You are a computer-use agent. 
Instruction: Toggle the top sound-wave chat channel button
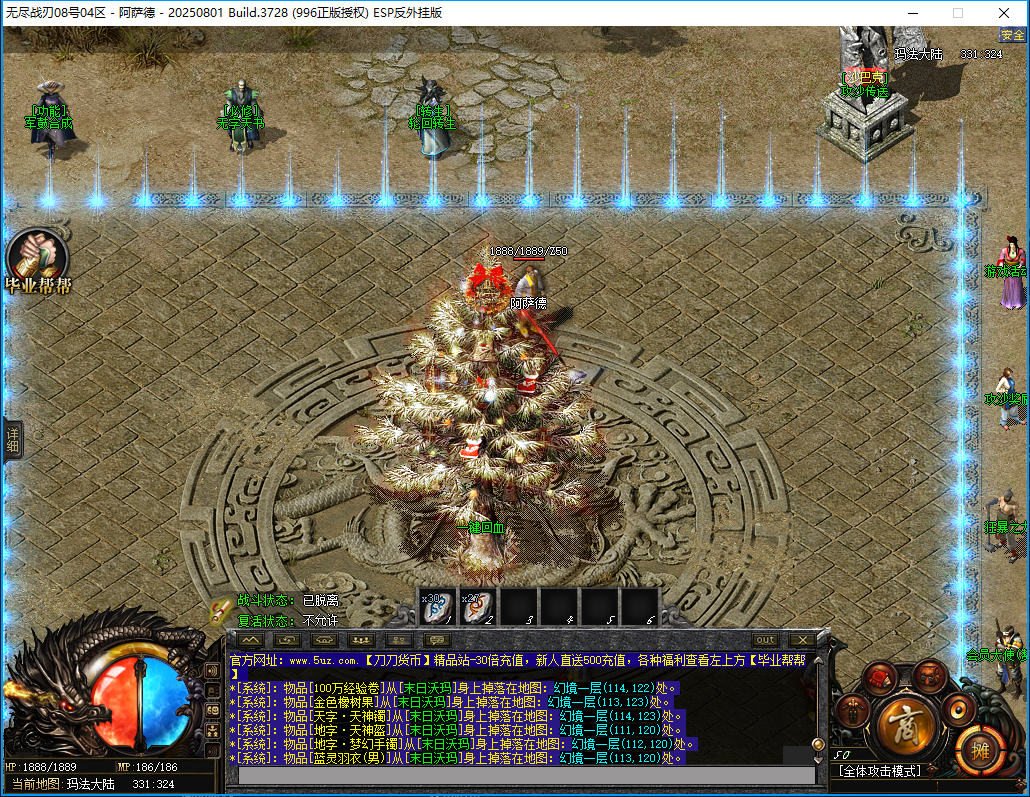click(x=212, y=670)
